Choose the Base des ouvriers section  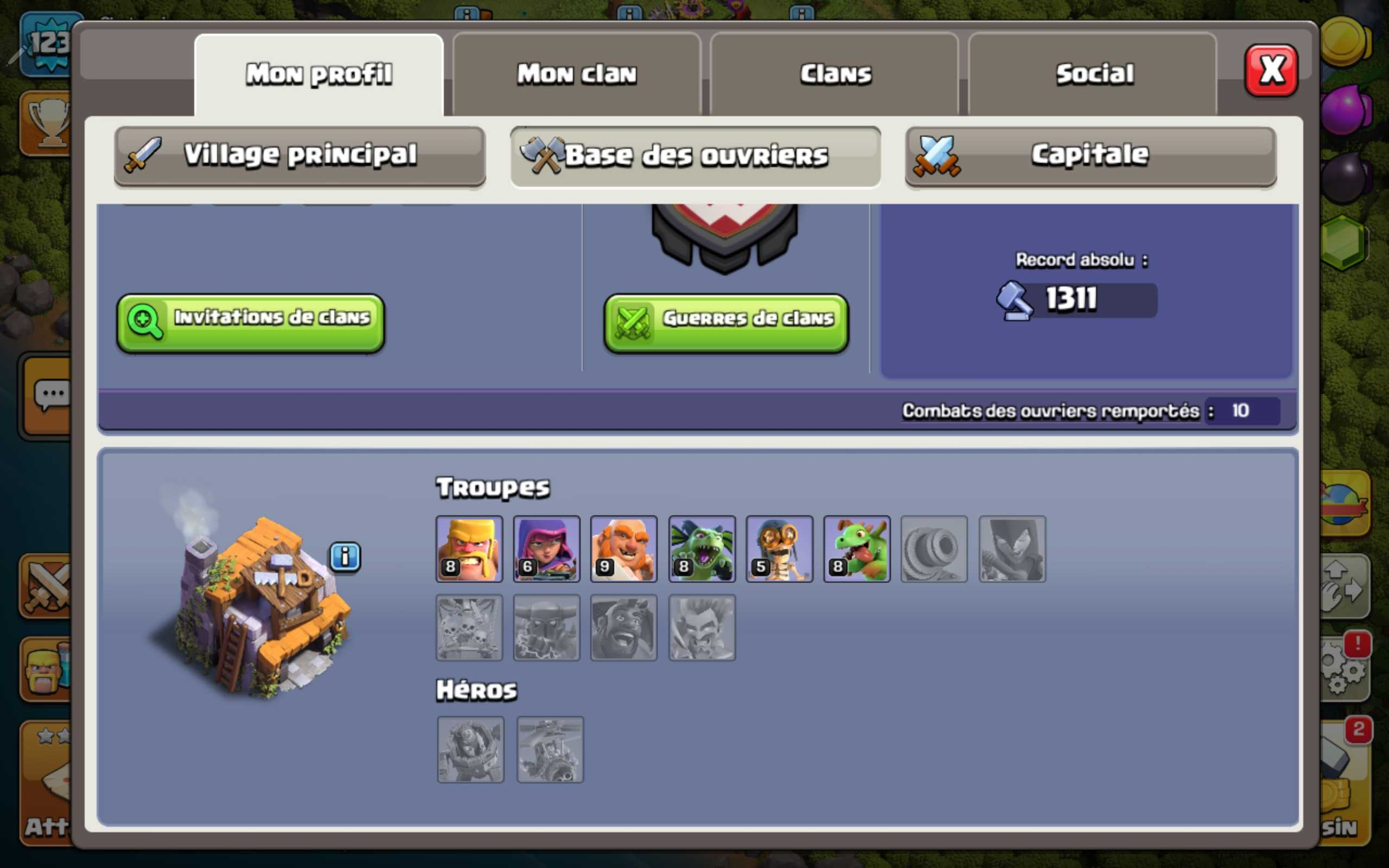(x=695, y=156)
